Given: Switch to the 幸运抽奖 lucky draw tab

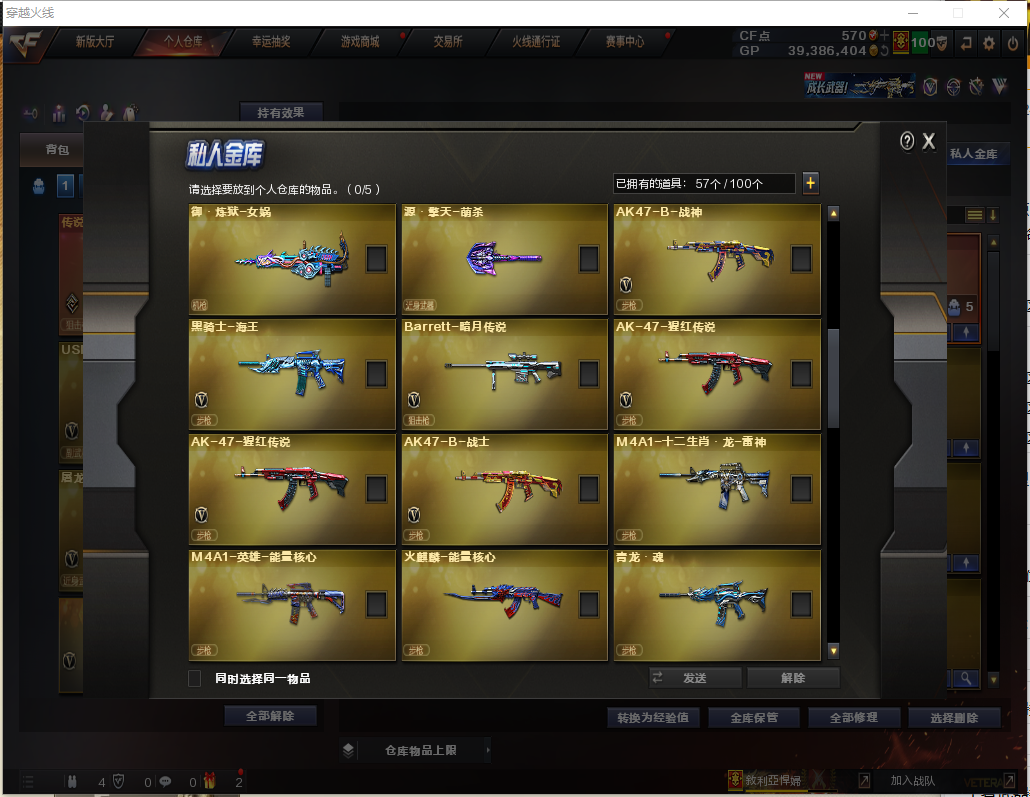Looking at the screenshot, I should [271, 42].
